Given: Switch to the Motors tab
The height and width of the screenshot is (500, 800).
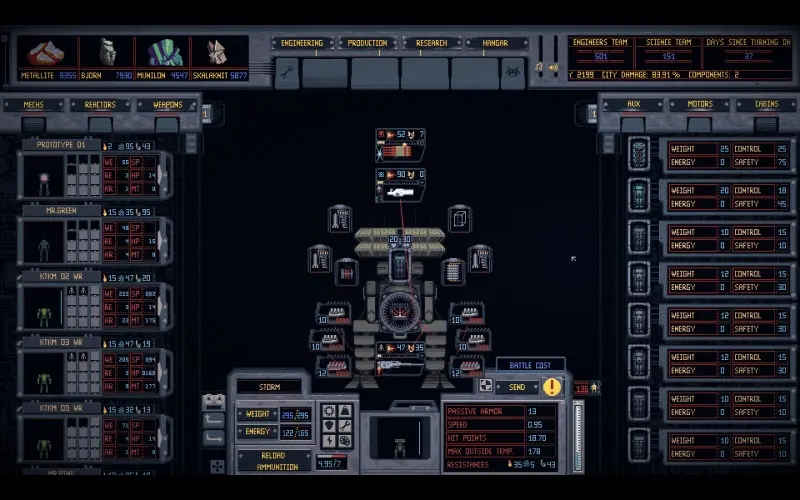Looking at the screenshot, I should pos(699,105).
